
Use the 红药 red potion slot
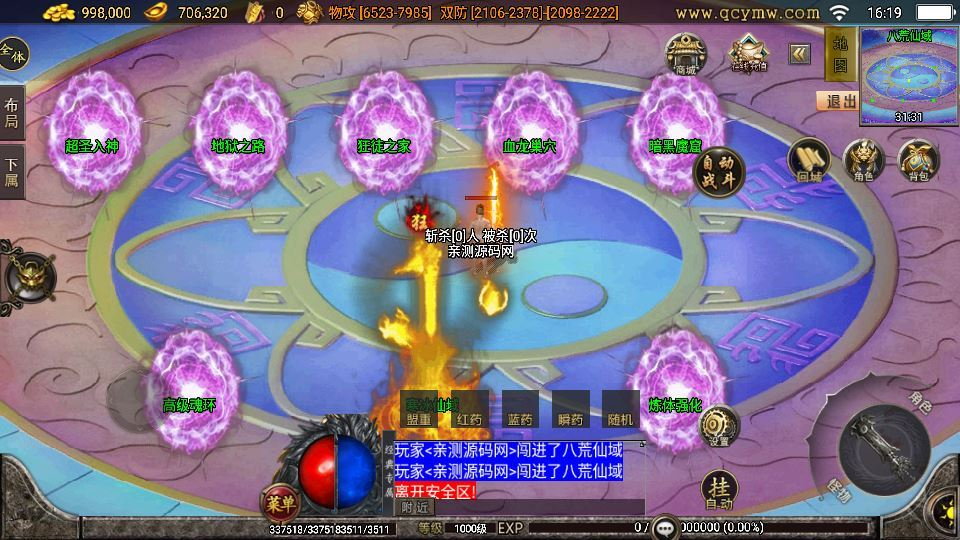(x=469, y=410)
